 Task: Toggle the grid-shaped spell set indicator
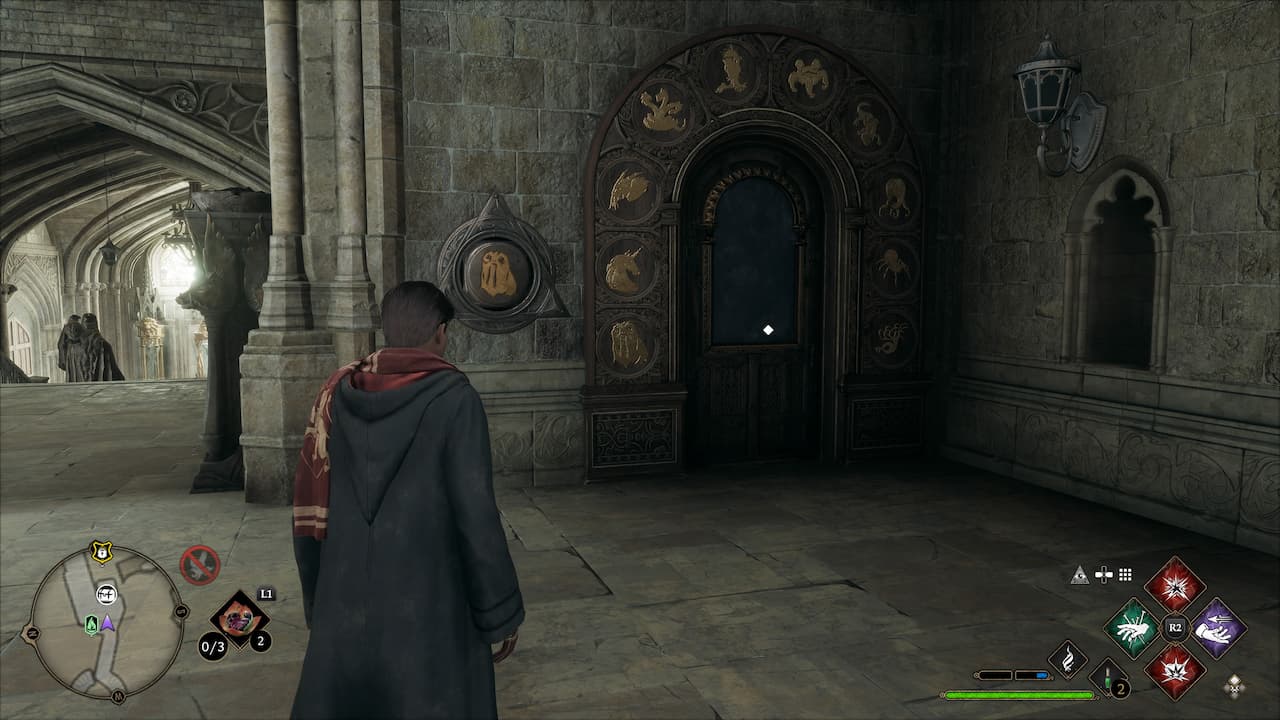pos(1124,575)
